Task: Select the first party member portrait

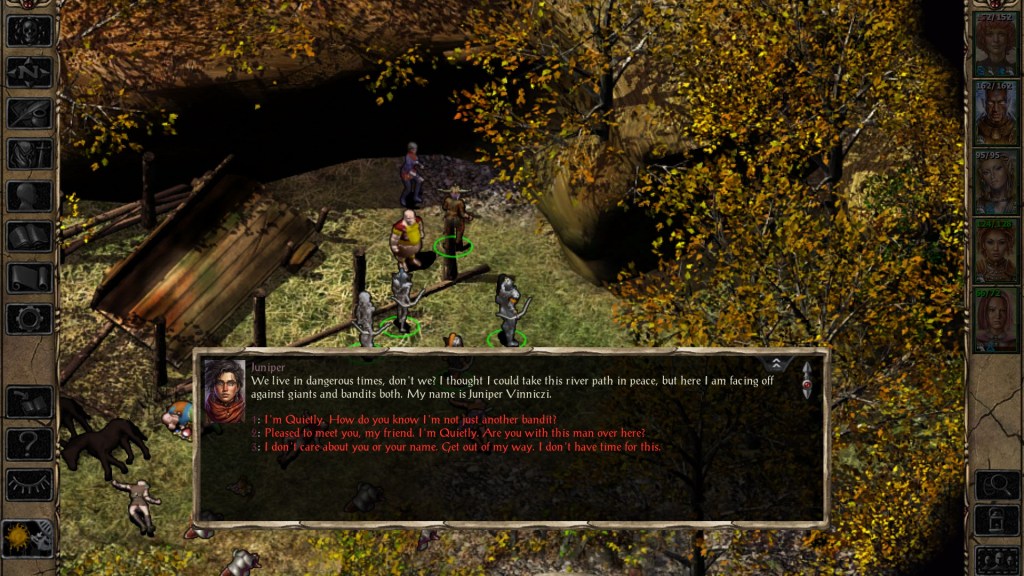Action: coord(996,46)
